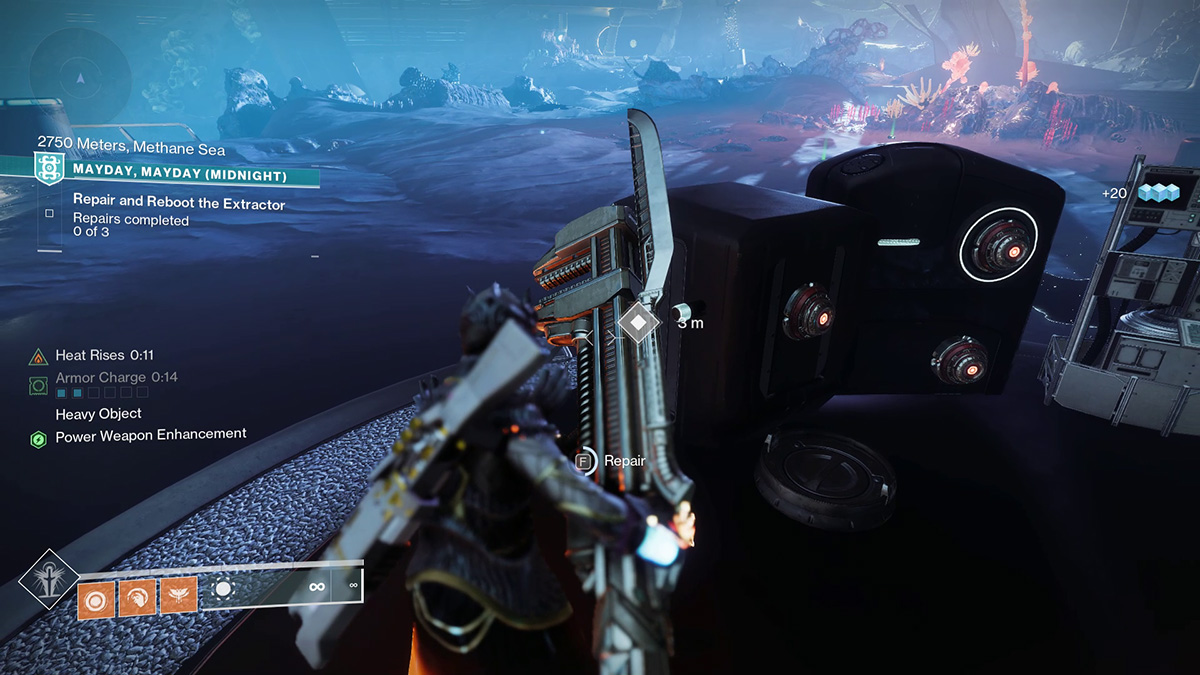Select the Mayday, Mayday (Midnight) quest banner
This screenshot has height=675, width=1200.
180,176
